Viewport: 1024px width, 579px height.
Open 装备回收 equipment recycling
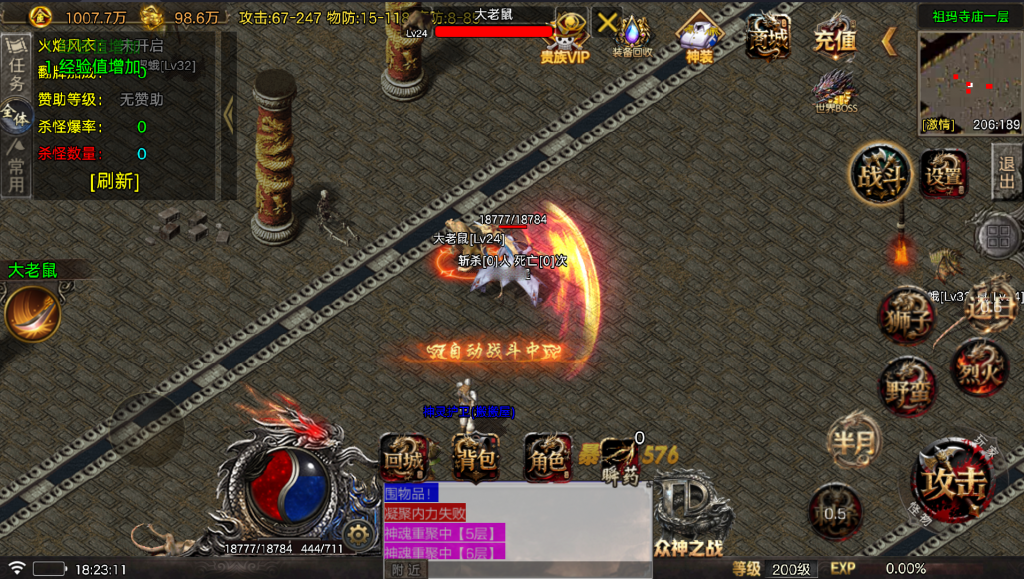click(632, 34)
